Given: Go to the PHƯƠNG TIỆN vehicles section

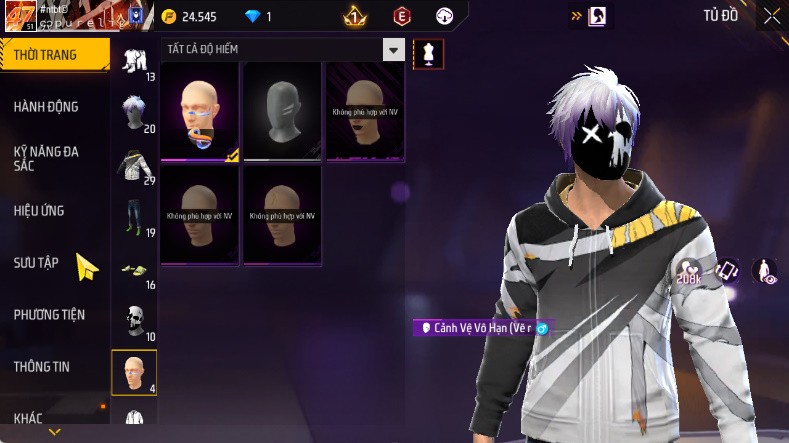Looking at the screenshot, I should 49,315.
